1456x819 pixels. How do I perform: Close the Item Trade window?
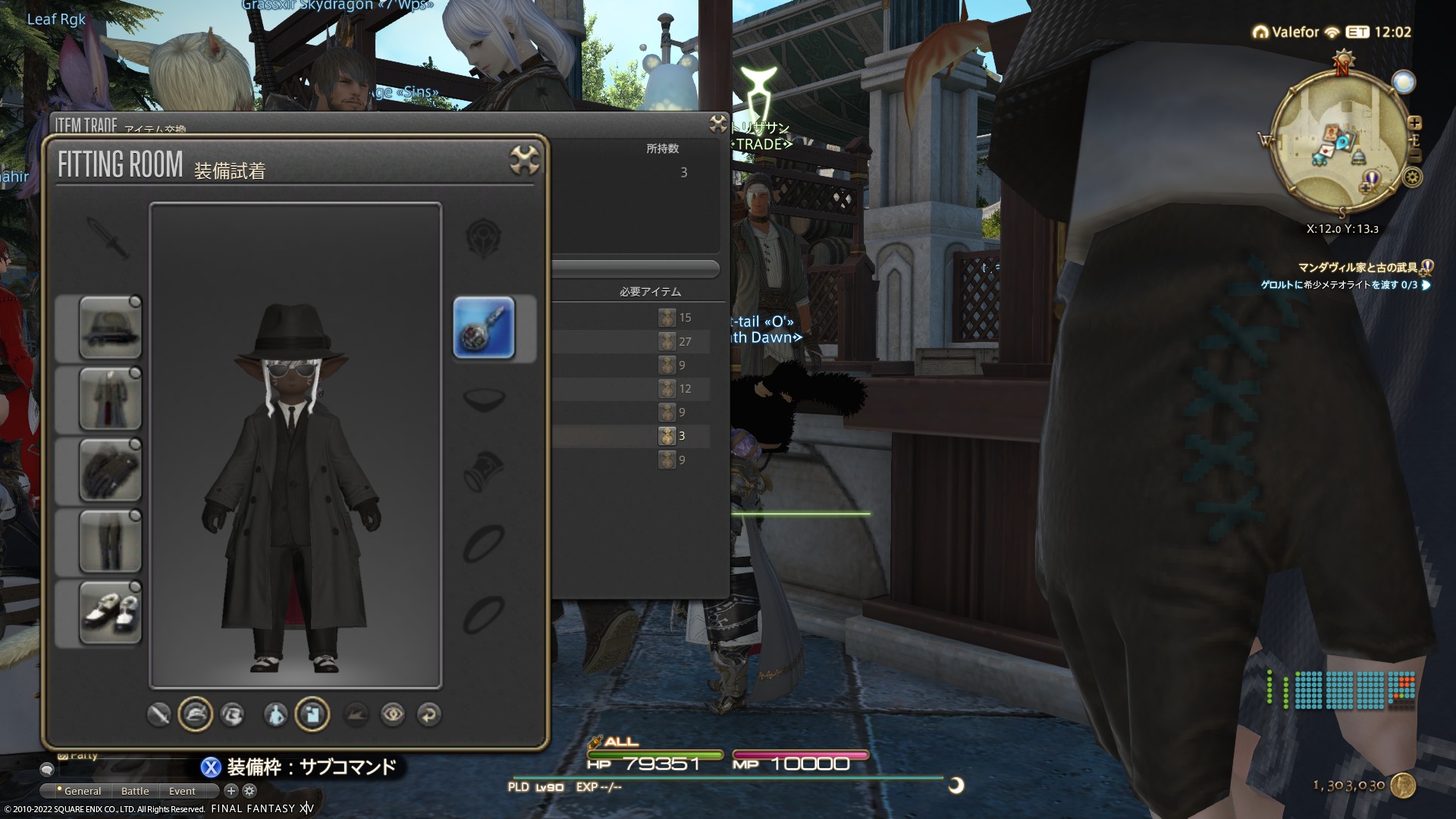coord(717,124)
